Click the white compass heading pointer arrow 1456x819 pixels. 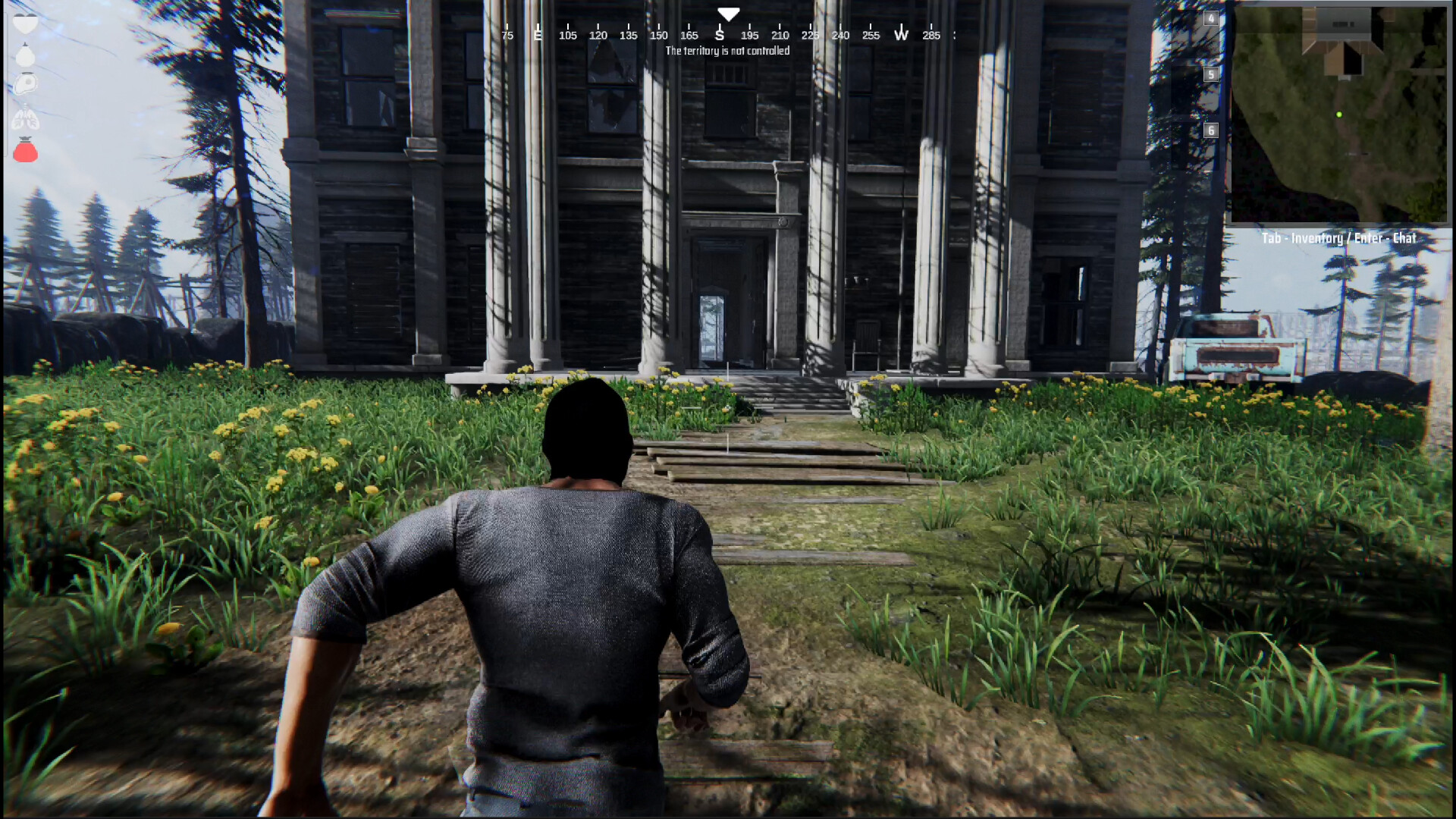tap(728, 13)
